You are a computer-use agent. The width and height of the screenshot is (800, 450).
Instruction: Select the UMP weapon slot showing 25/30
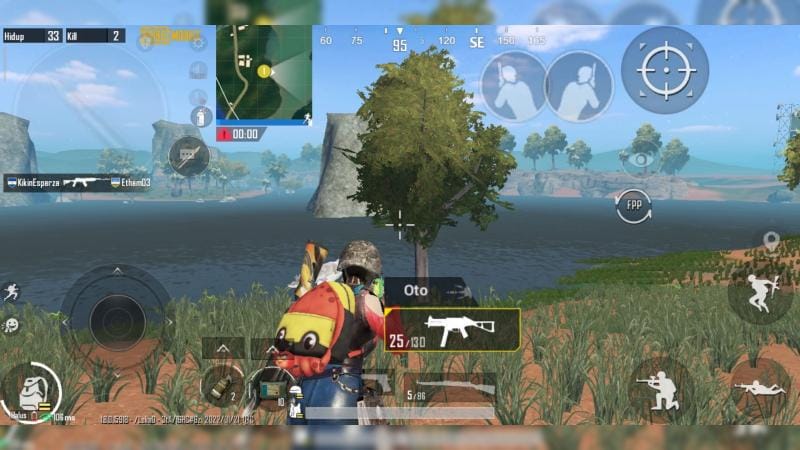452,330
